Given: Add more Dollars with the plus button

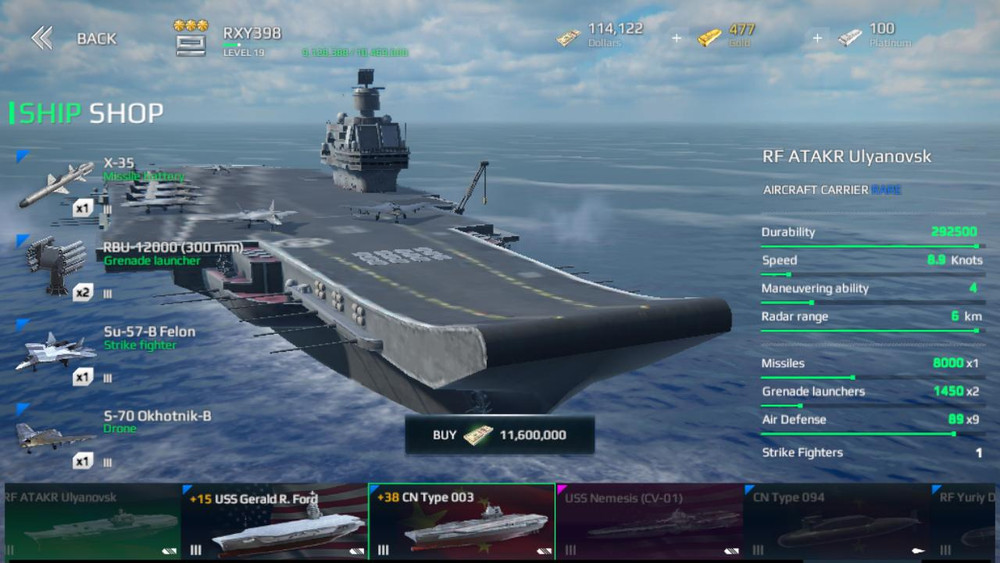Looking at the screenshot, I should pos(677,38).
